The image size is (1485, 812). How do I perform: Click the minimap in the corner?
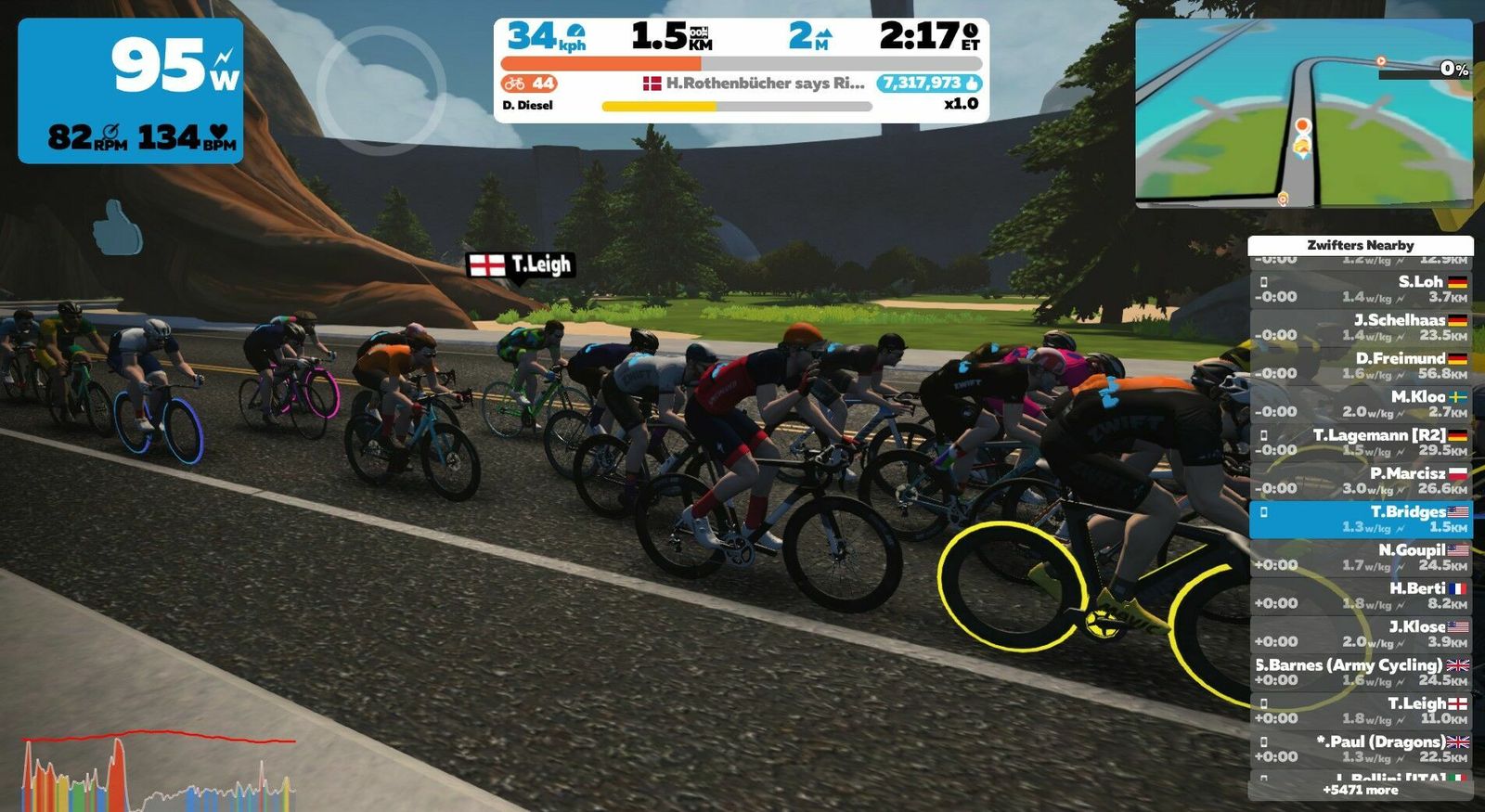[x=1303, y=112]
